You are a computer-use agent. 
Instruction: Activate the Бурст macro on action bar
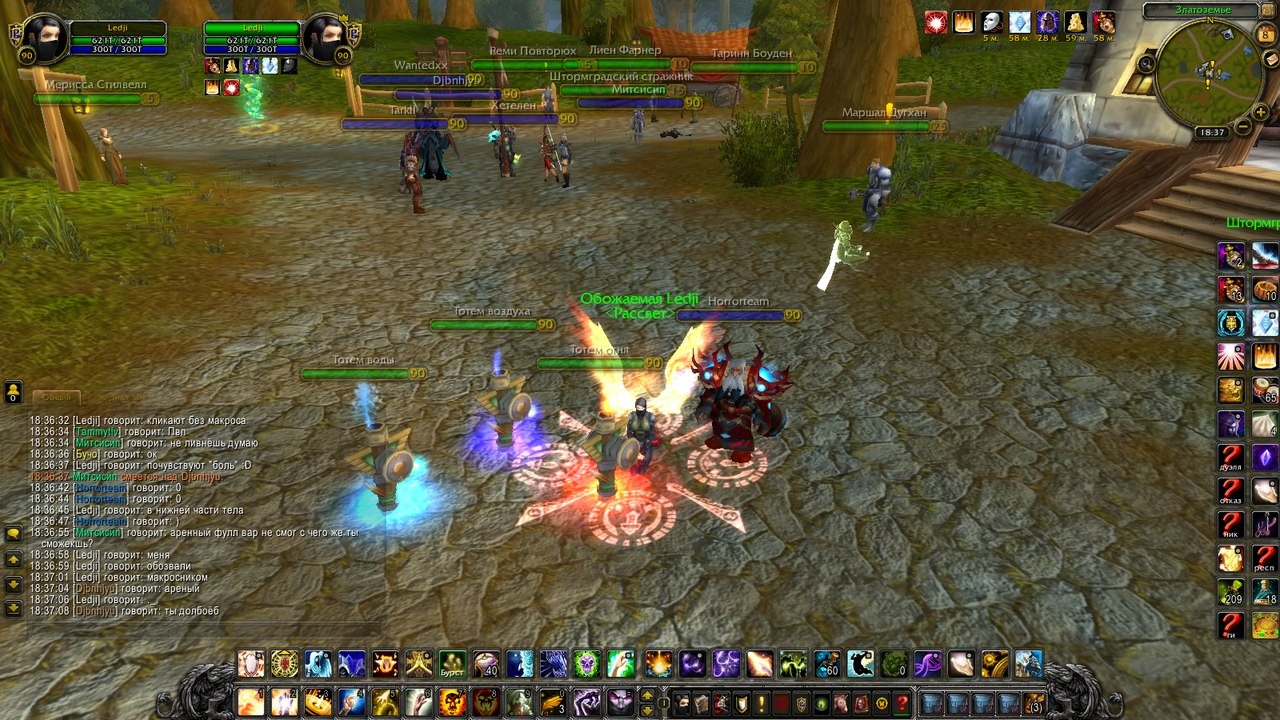click(452, 664)
